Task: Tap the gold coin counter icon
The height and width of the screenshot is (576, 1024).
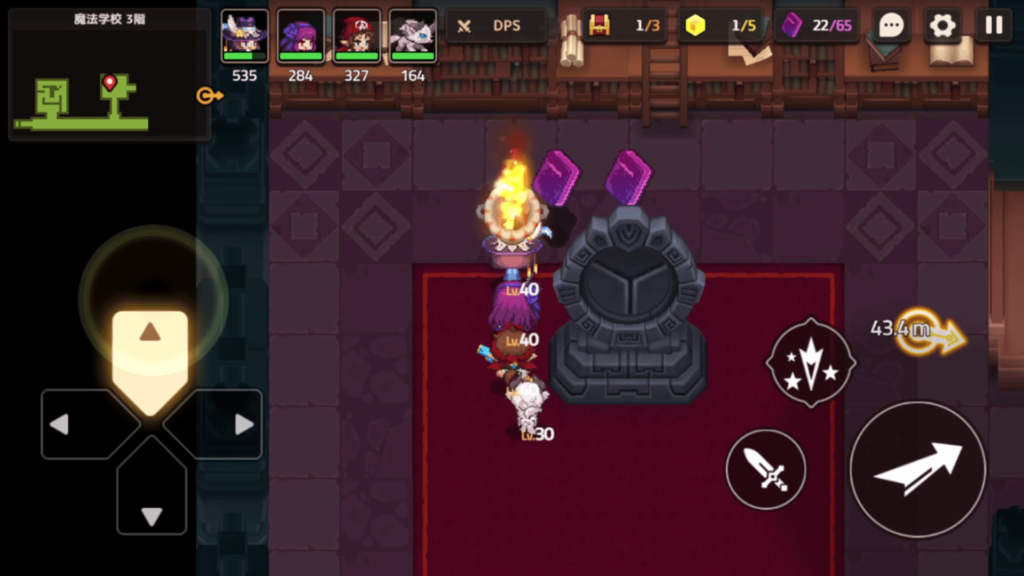Action: (696, 26)
